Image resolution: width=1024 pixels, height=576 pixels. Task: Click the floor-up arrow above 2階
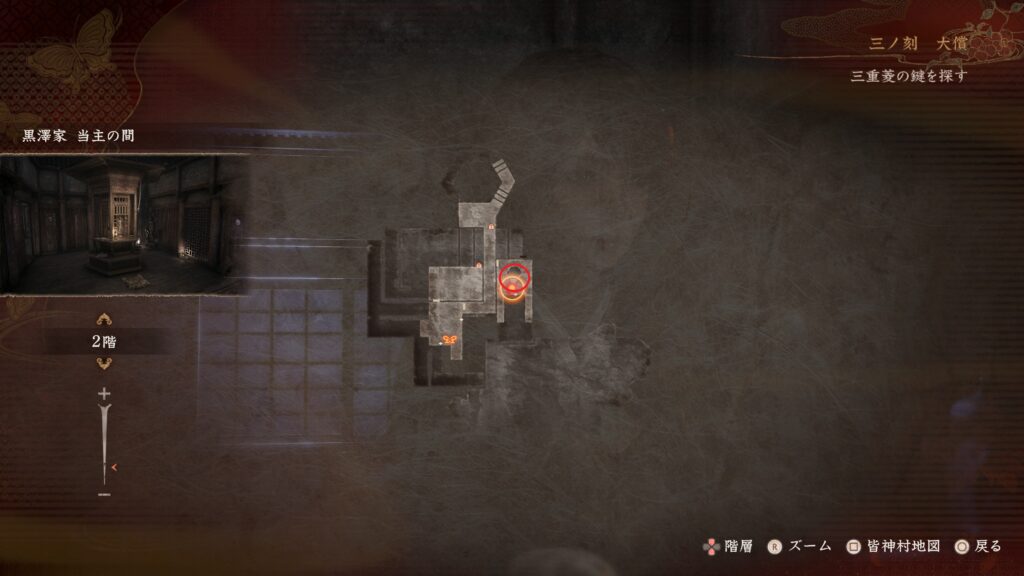(x=104, y=320)
